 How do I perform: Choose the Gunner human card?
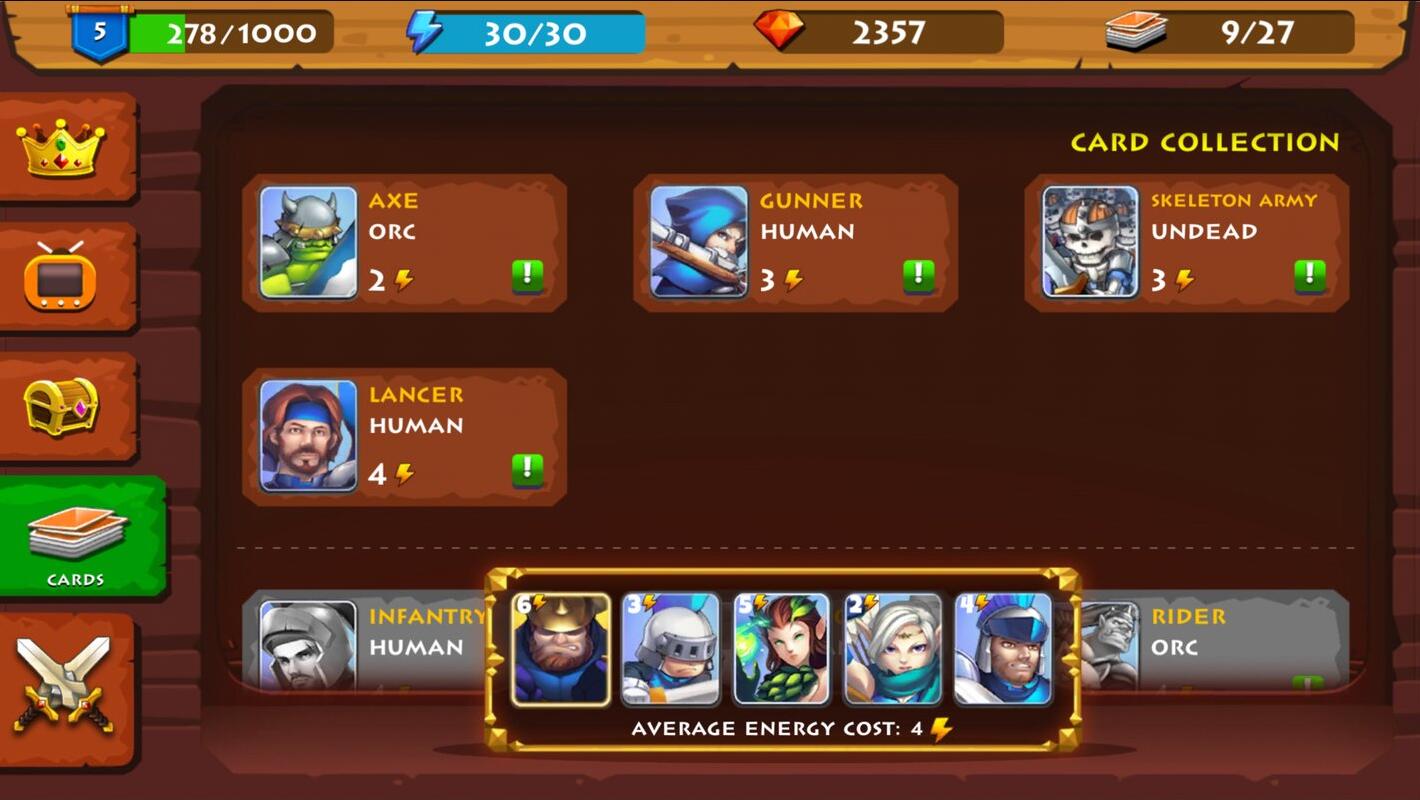click(x=795, y=242)
